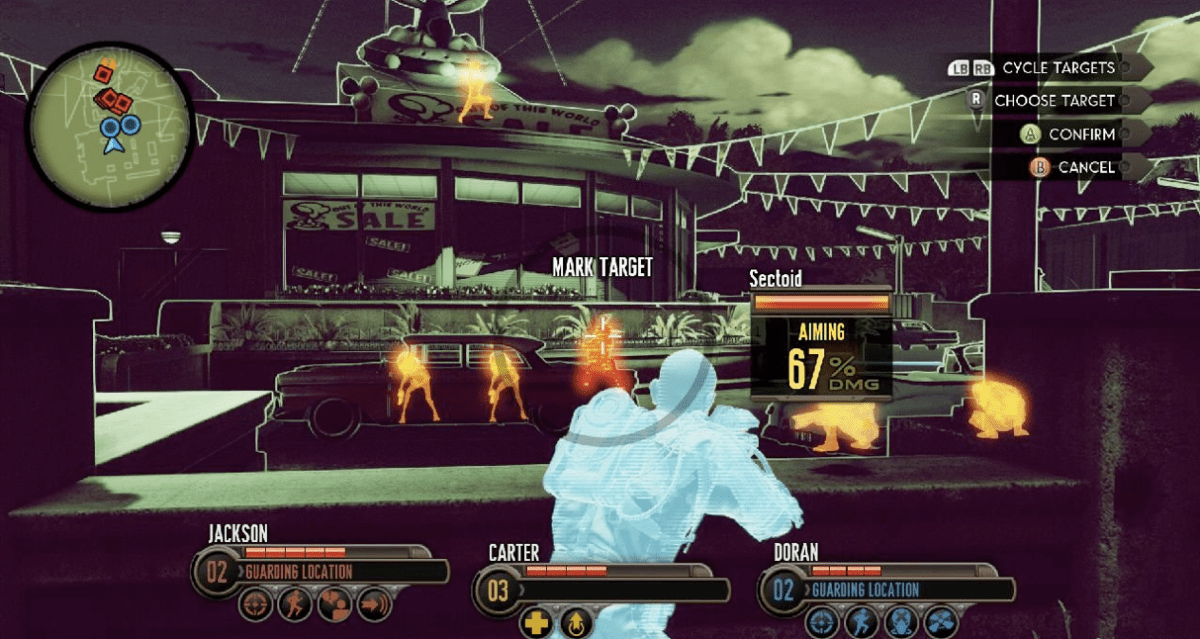Activate Carter's yellow plus heal ability

tap(537, 622)
